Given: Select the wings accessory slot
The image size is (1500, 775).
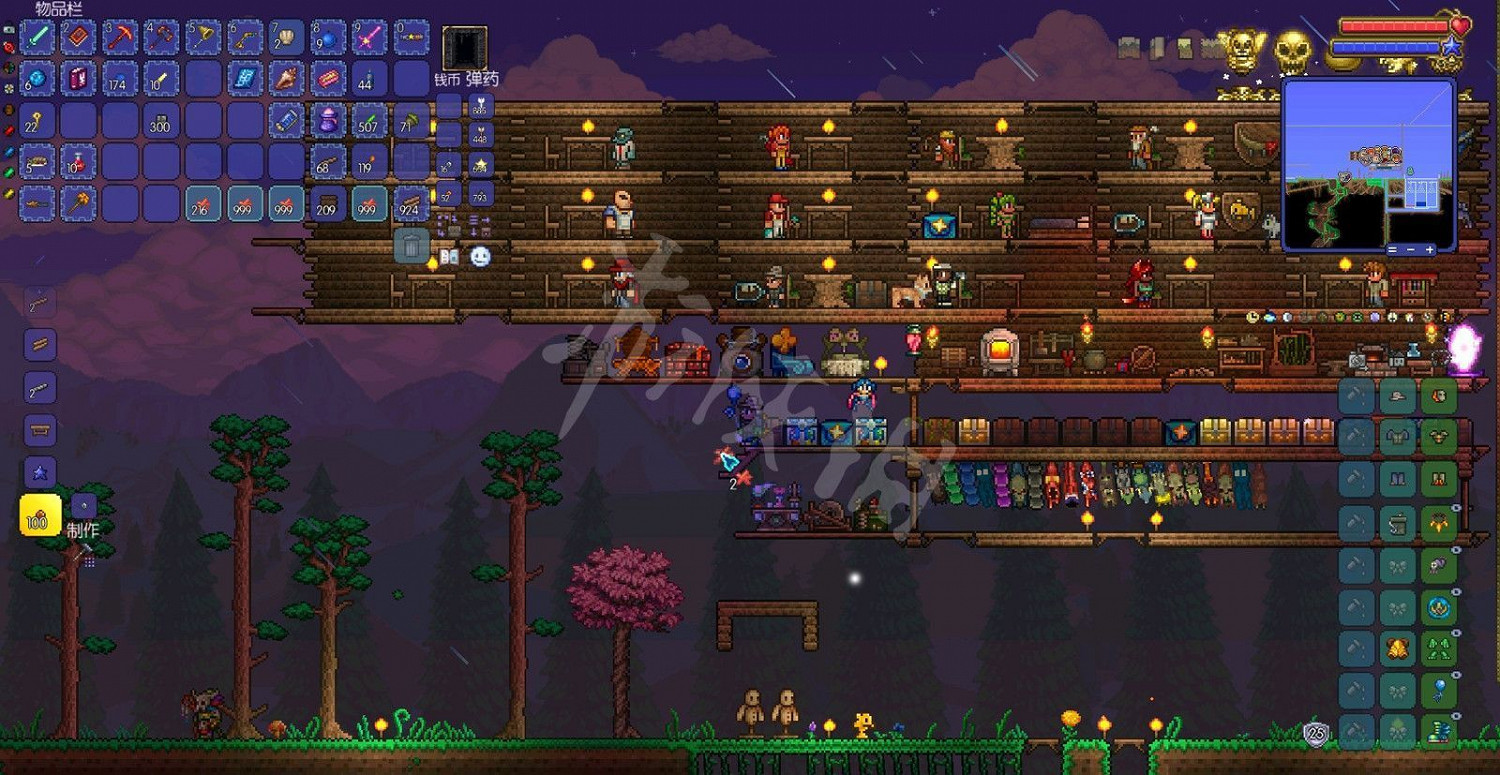Looking at the screenshot, I should pyautogui.click(x=1440, y=523).
